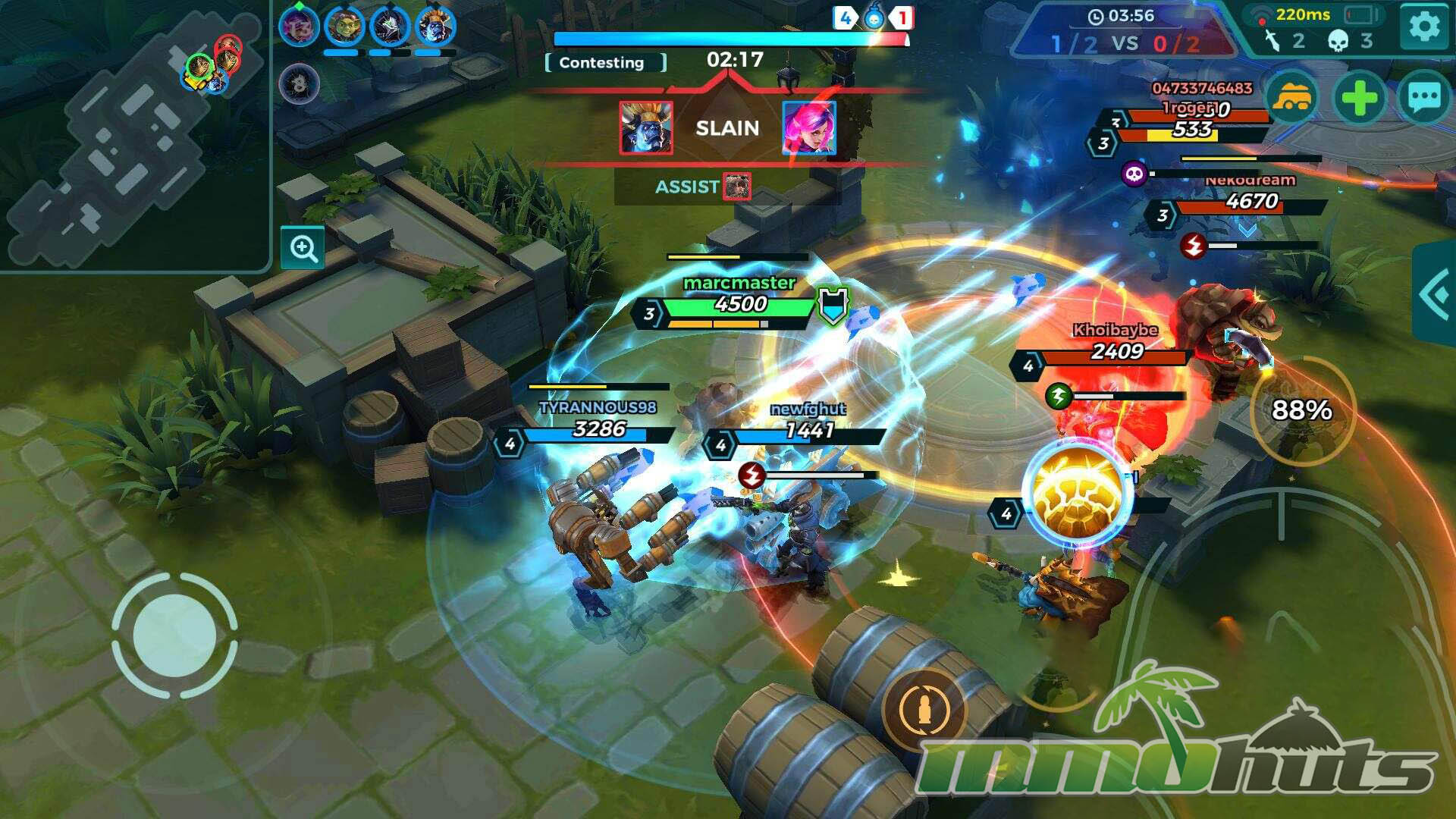Open the chat speech bubble

1423,99
